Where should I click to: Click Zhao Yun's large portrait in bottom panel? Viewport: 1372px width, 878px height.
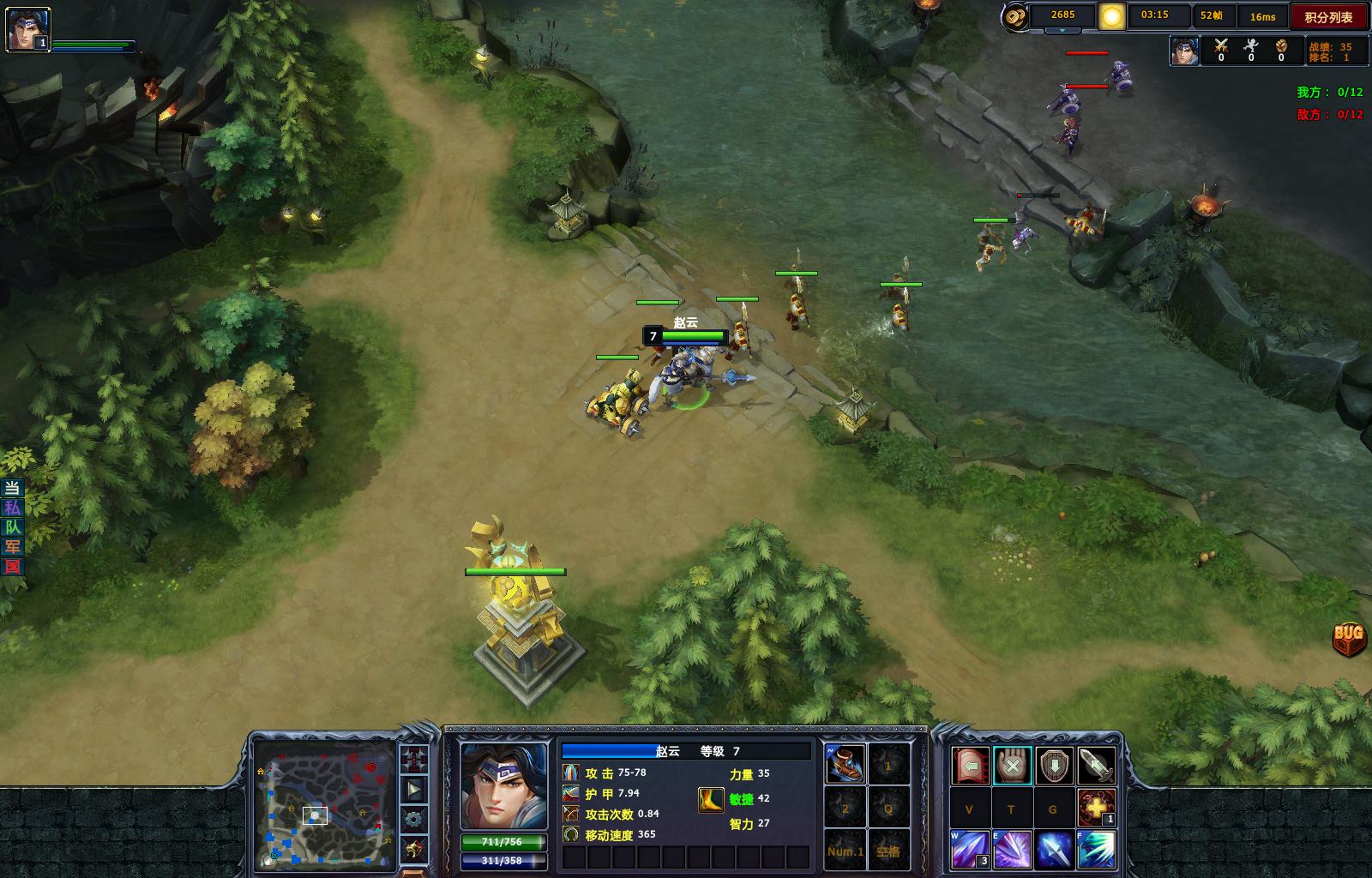pyautogui.click(x=503, y=785)
